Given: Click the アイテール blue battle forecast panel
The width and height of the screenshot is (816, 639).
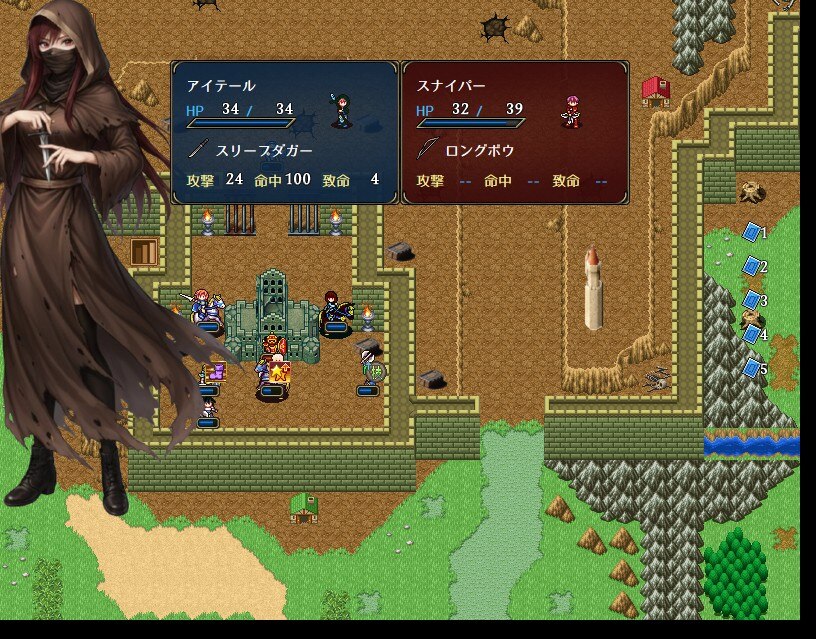Looking at the screenshot, I should point(285,132).
